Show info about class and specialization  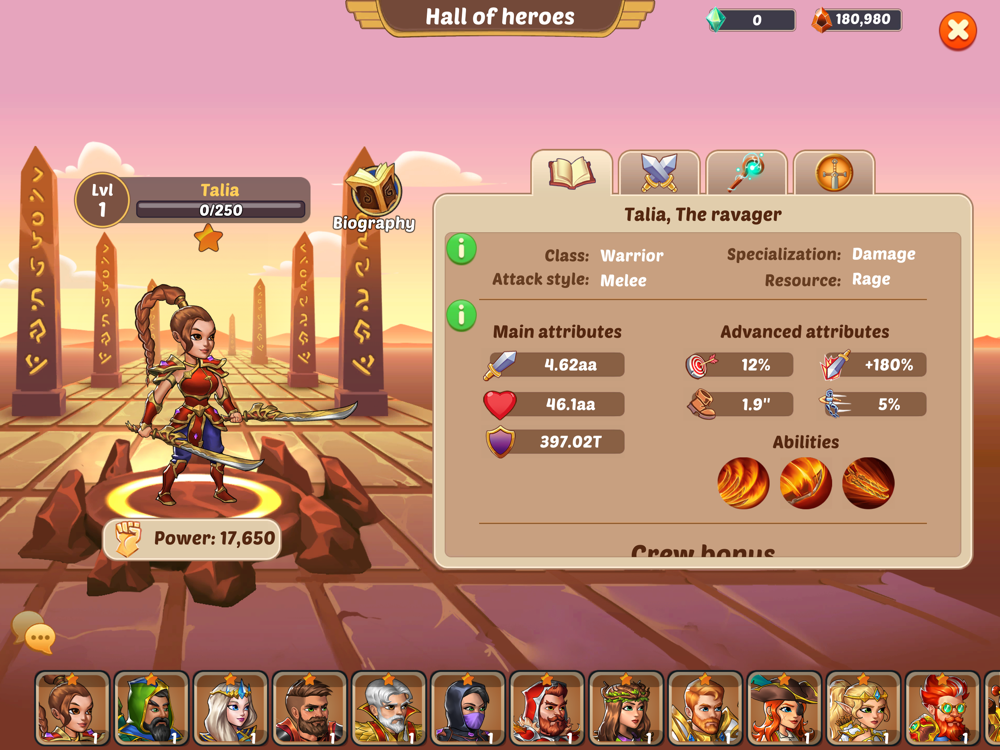point(461,249)
